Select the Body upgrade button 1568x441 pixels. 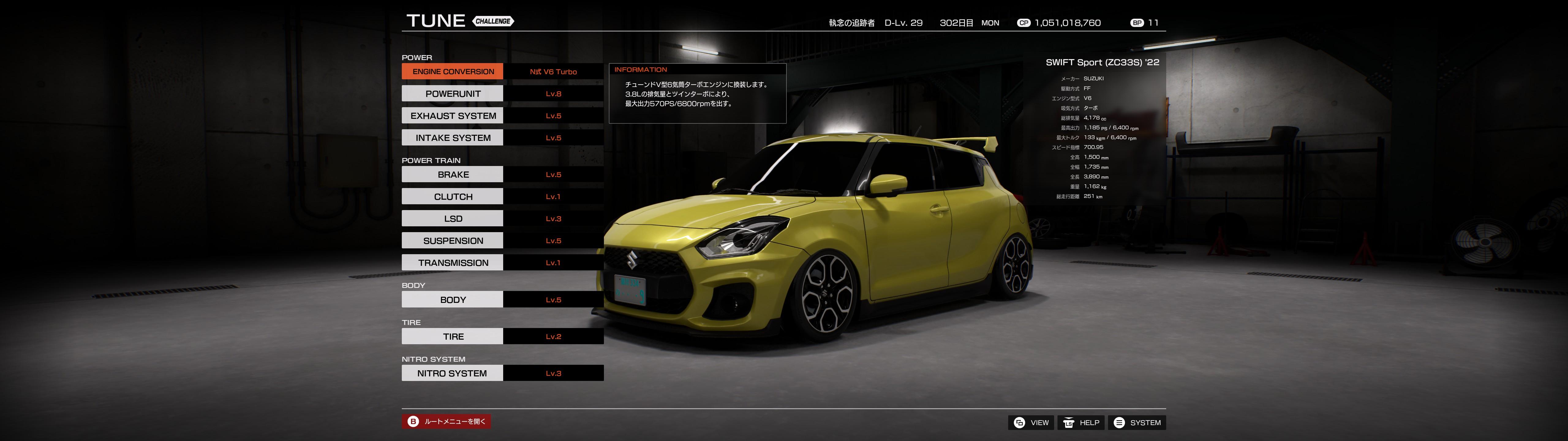(452, 300)
